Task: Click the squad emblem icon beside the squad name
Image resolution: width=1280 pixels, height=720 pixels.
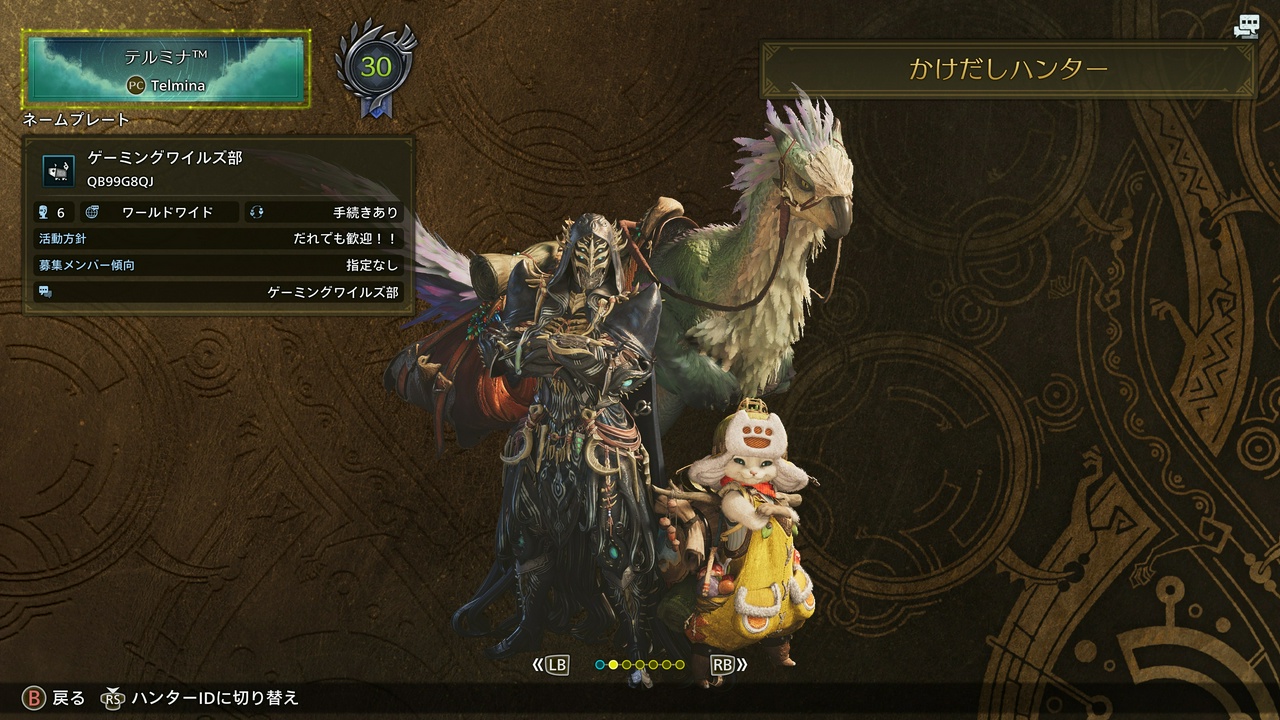Action: [58, 170]
